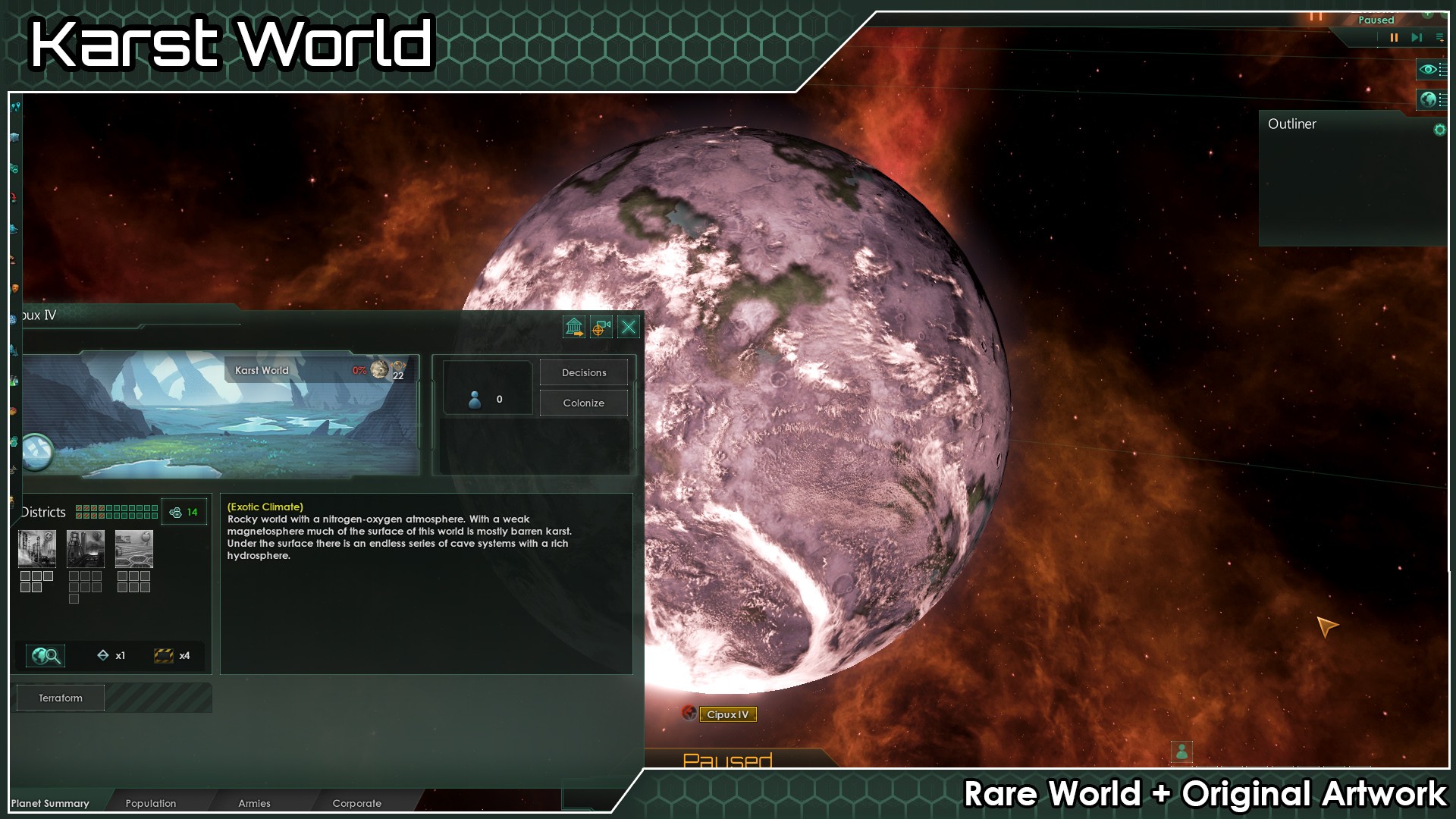Toggle the globe map mode button
Viewport: 1456px width, 819px height.
[x=1429, y=99]
